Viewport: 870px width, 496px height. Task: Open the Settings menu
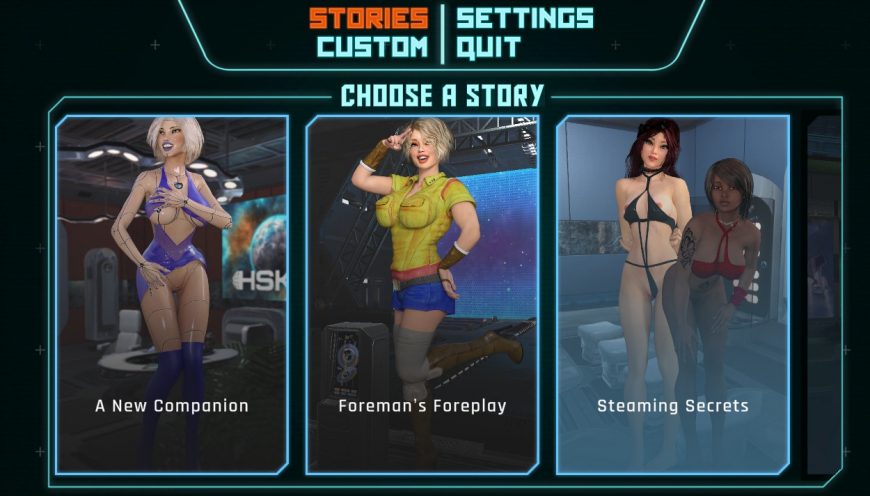pyautogui.click(x=524, y=18)
